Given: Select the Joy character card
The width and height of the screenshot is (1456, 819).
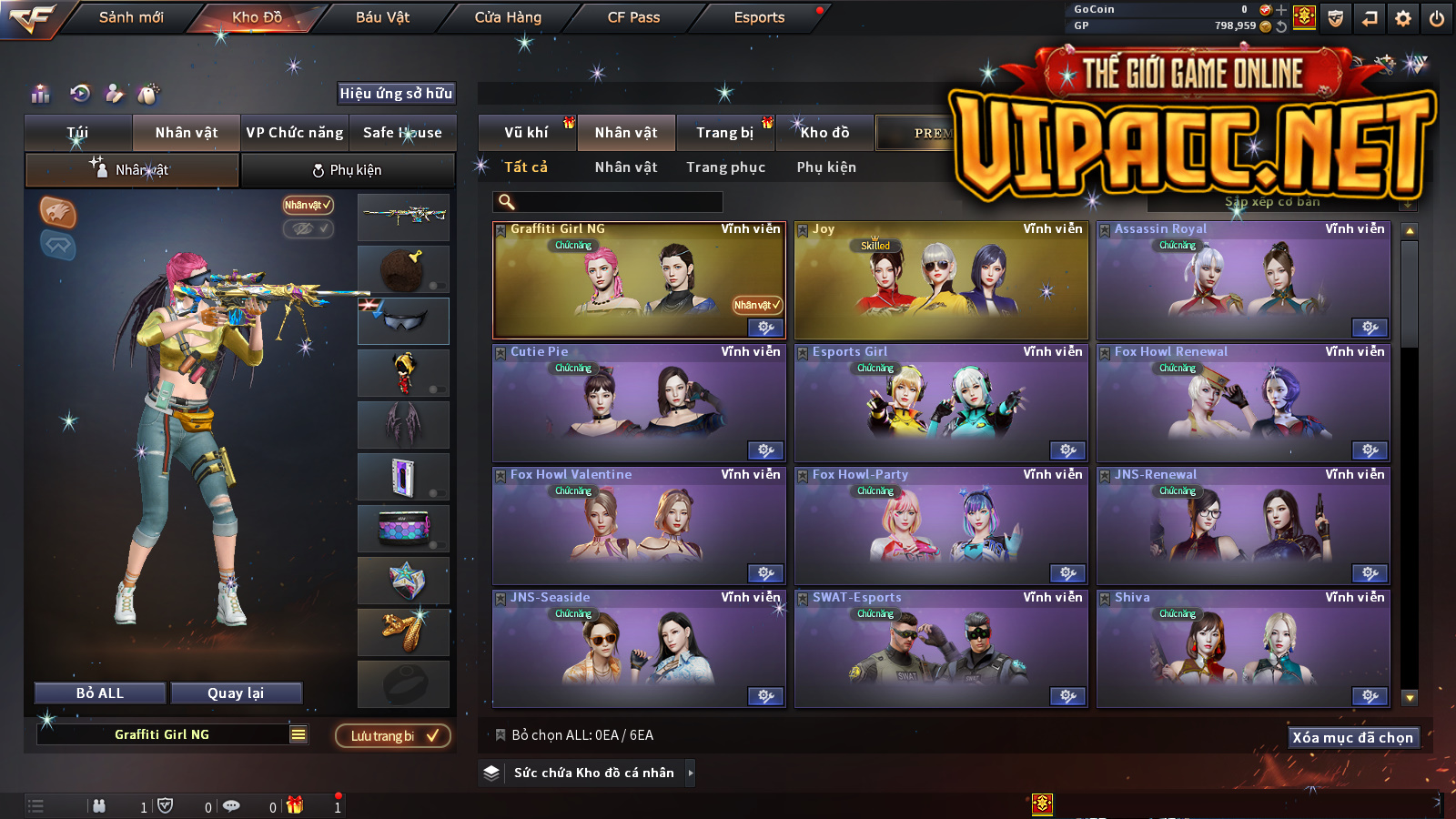Looking at the screenshot, I should tap(941, 282).
